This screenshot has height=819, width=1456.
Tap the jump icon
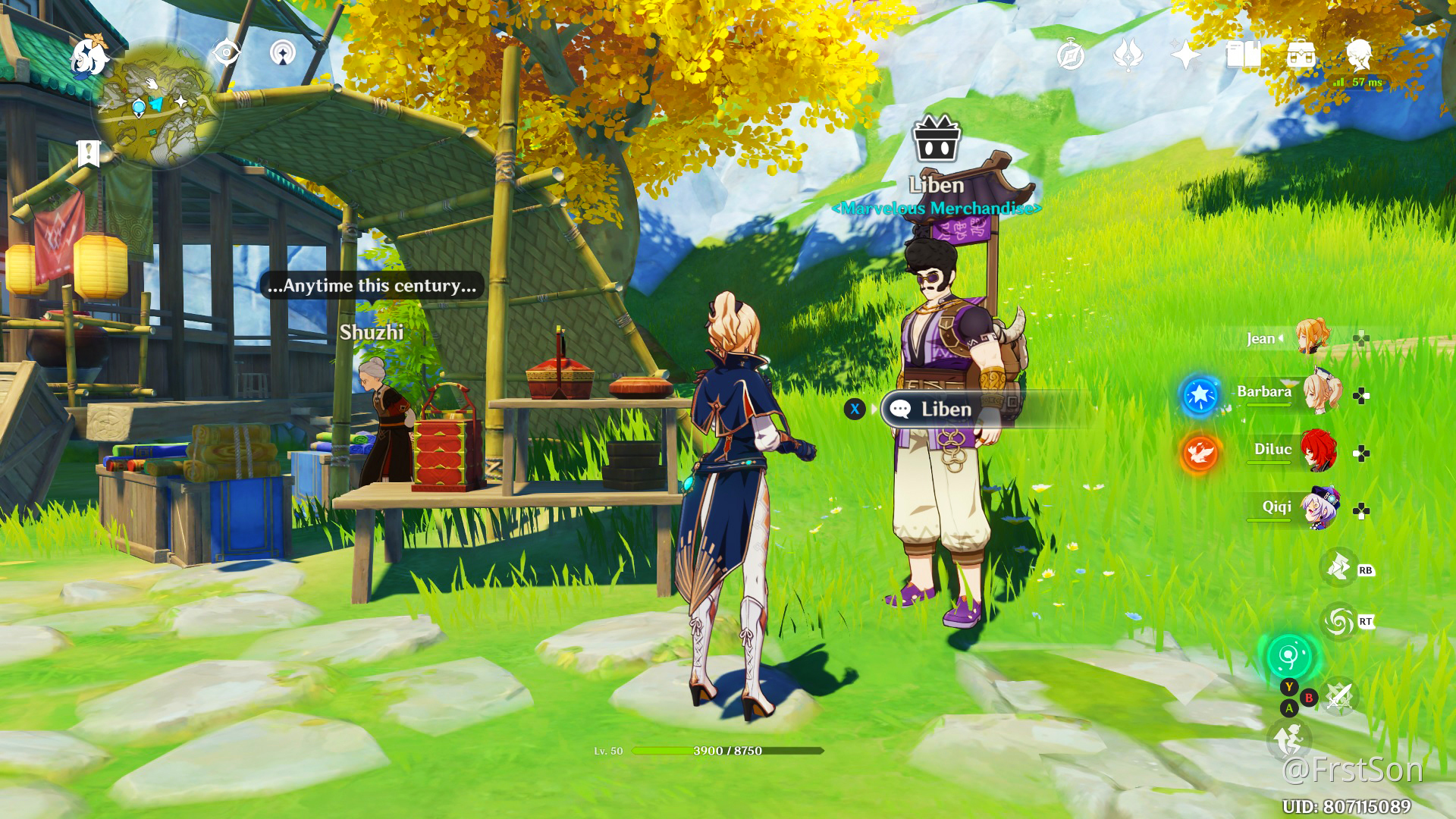coord(1288,739)
